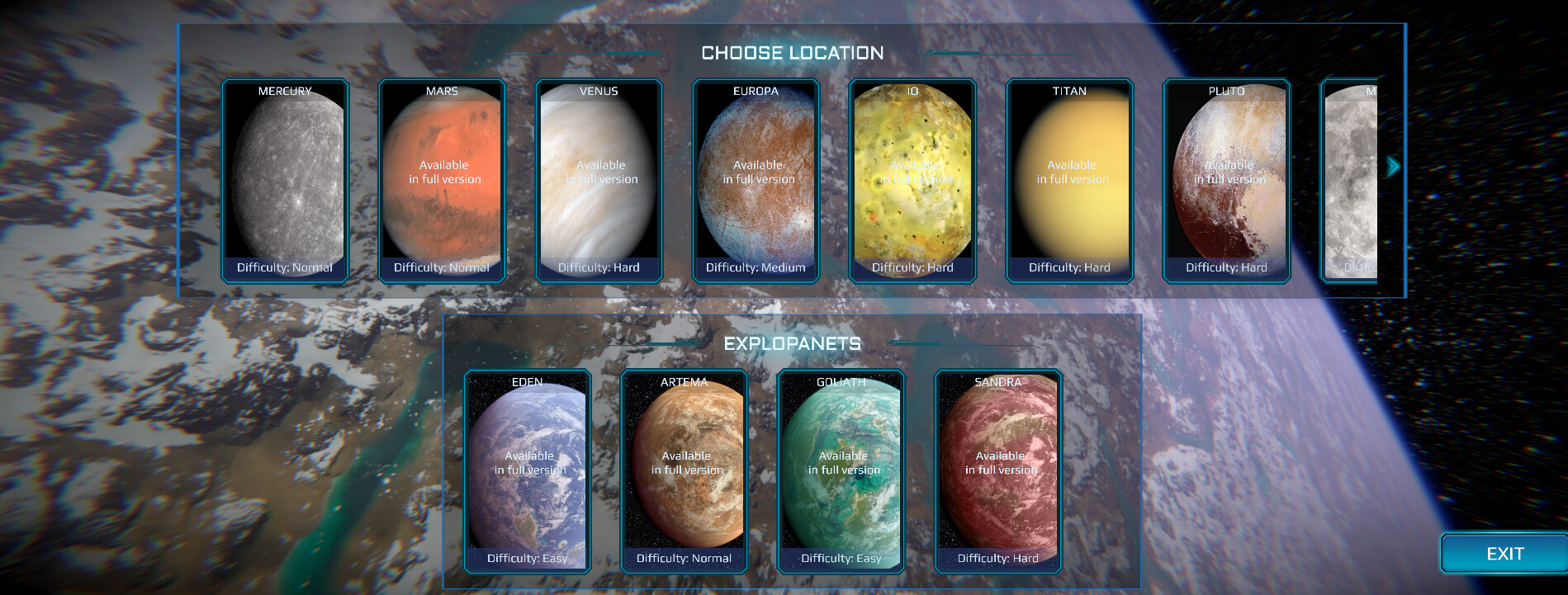1568x595 pixels.
Task: Select the Europa moon card
Action: [x=756, y=181]
